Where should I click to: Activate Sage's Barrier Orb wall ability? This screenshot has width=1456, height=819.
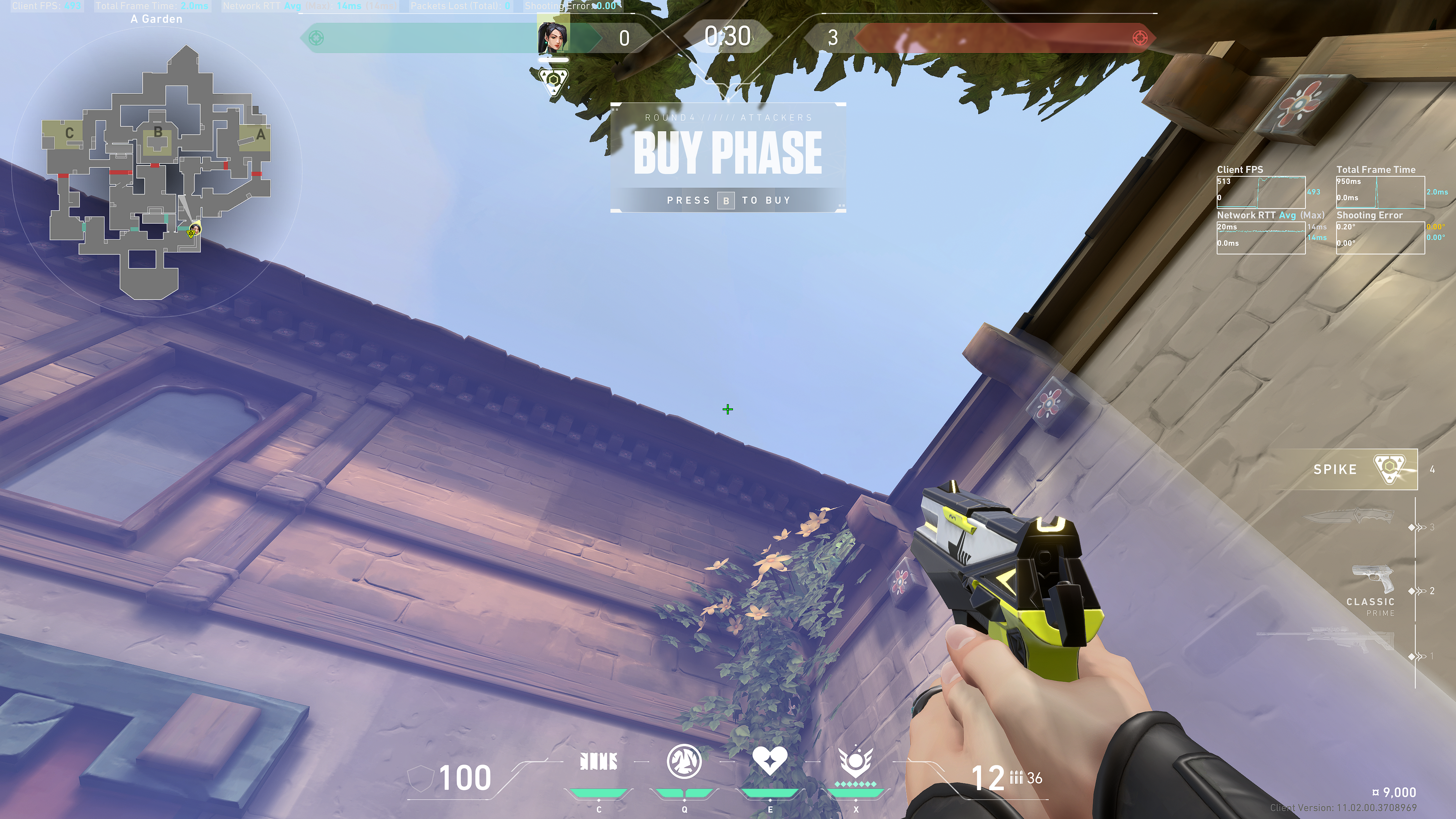599,762
